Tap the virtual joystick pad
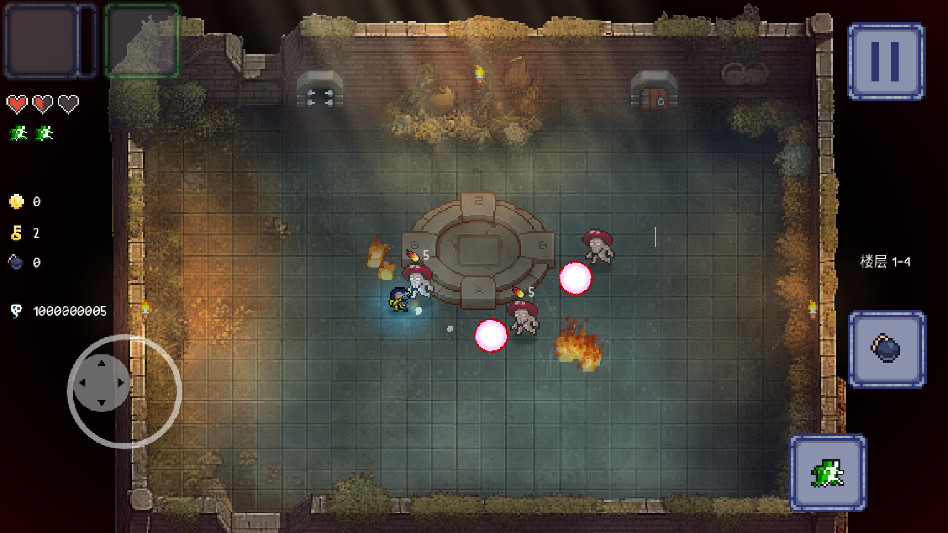Image resolution: width=948 pixels, height=533 pixels. tap(102, 383)
